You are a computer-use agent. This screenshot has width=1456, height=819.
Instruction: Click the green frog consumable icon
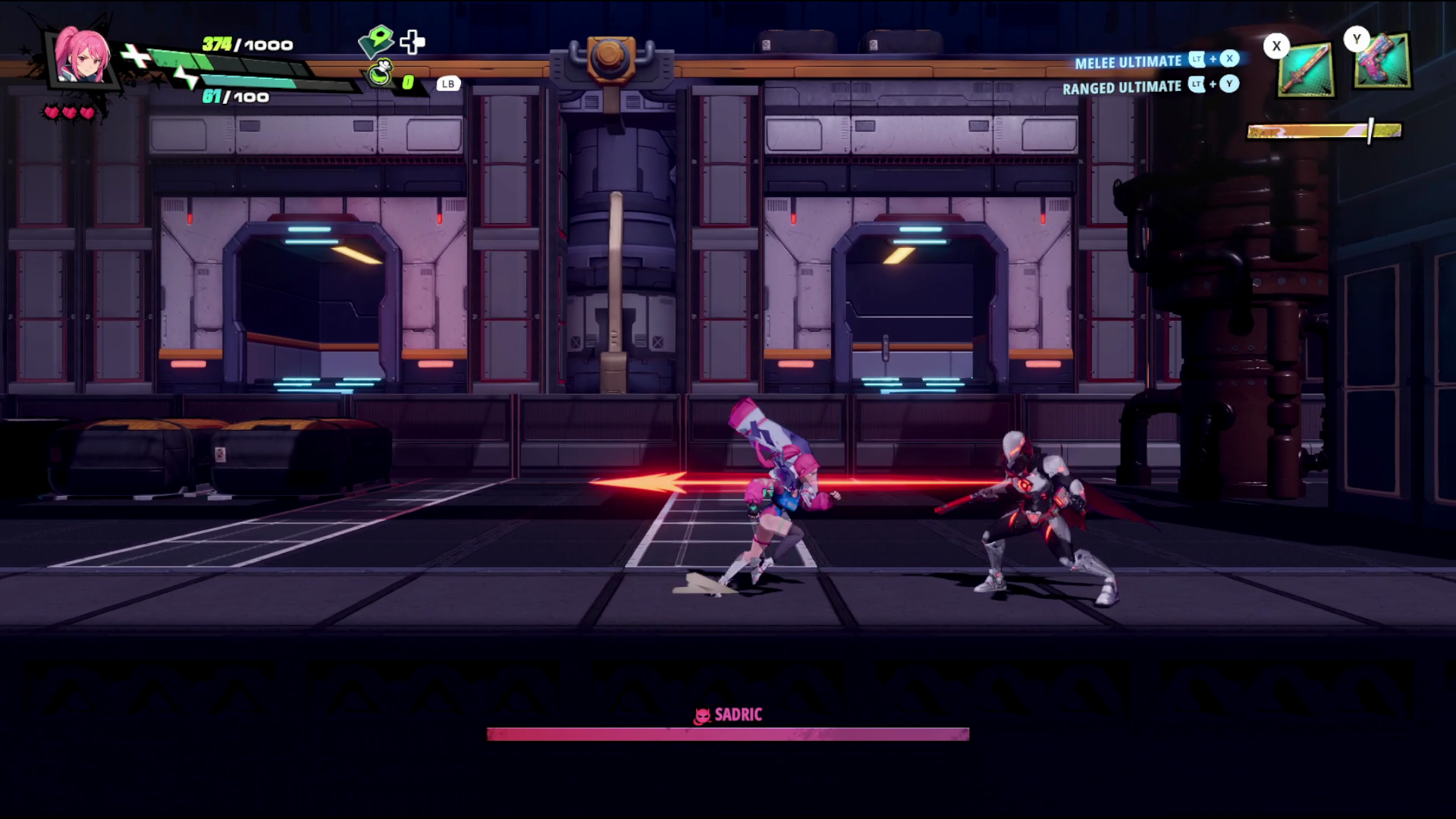(381, 75)
